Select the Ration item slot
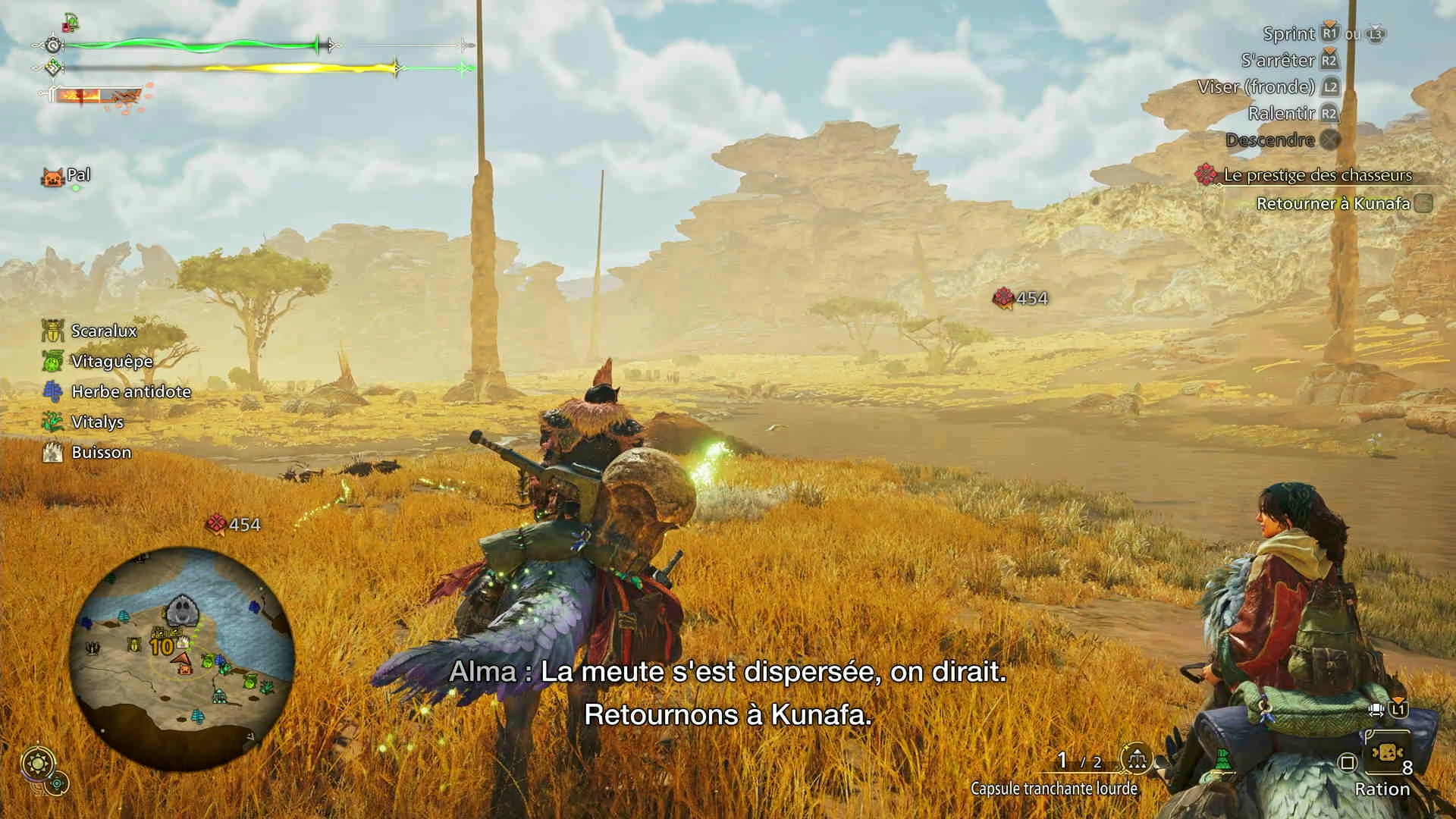This screenshot has height=819, width=1456. [x=1385, y=761]
